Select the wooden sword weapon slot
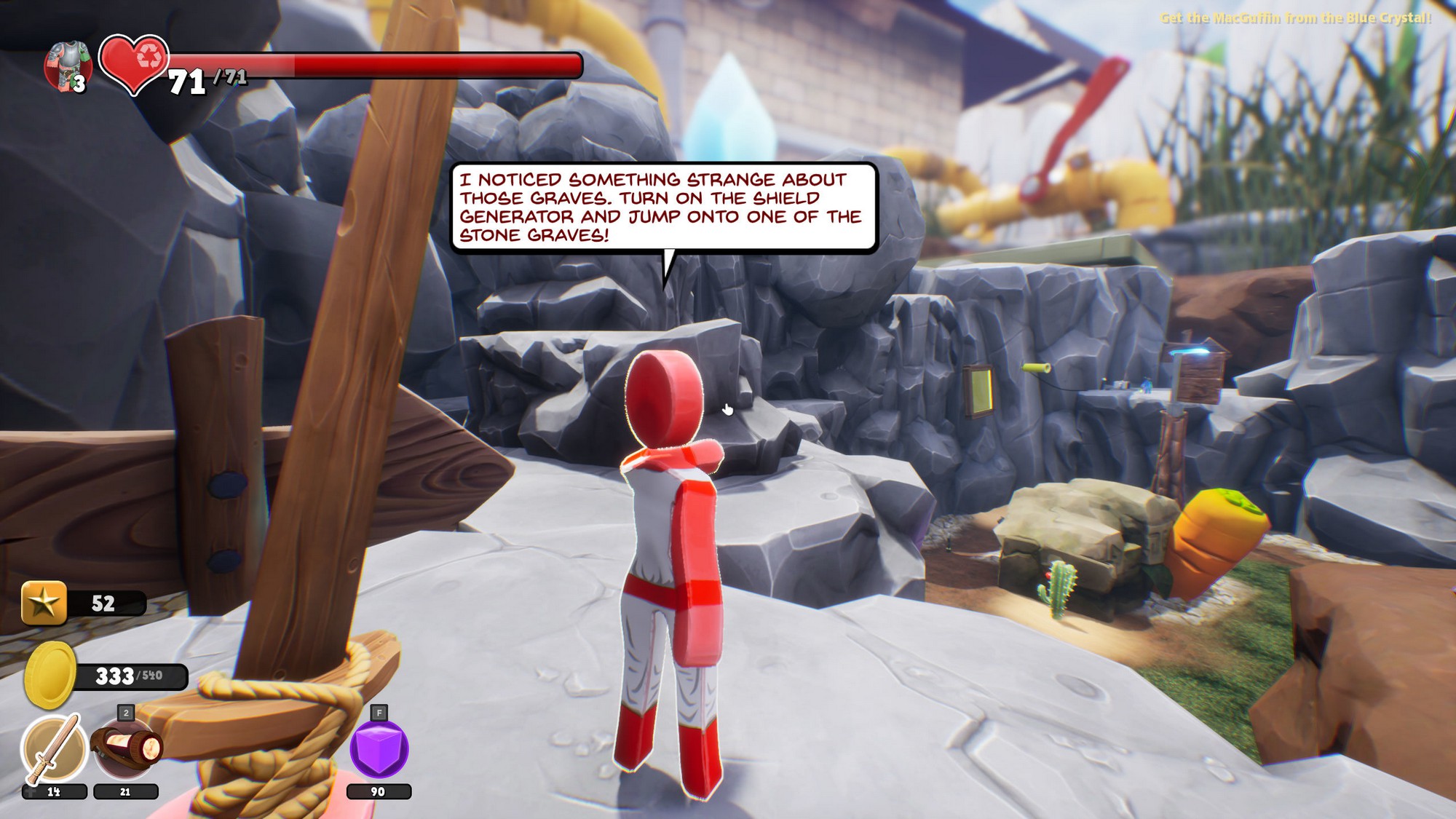The image size is (1456, 819). tap(53, 749)
